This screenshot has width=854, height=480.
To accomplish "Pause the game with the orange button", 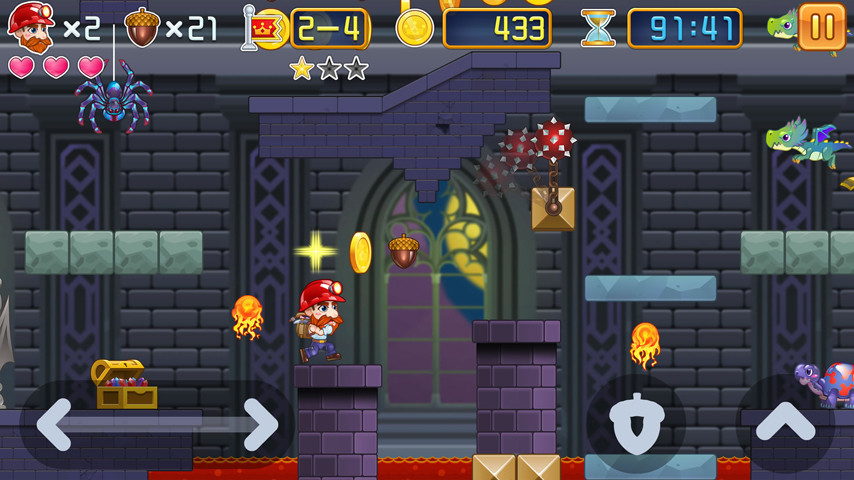I will pos(822,27).
